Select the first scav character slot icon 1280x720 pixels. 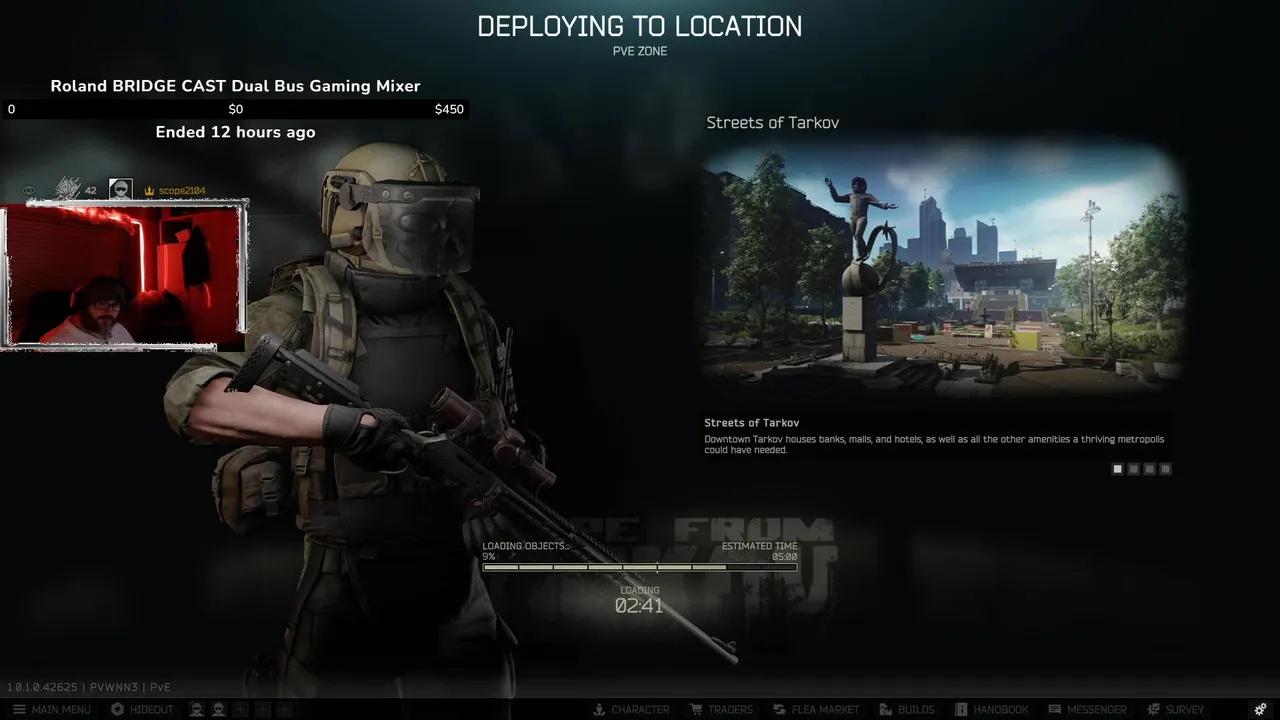(197, 709)
